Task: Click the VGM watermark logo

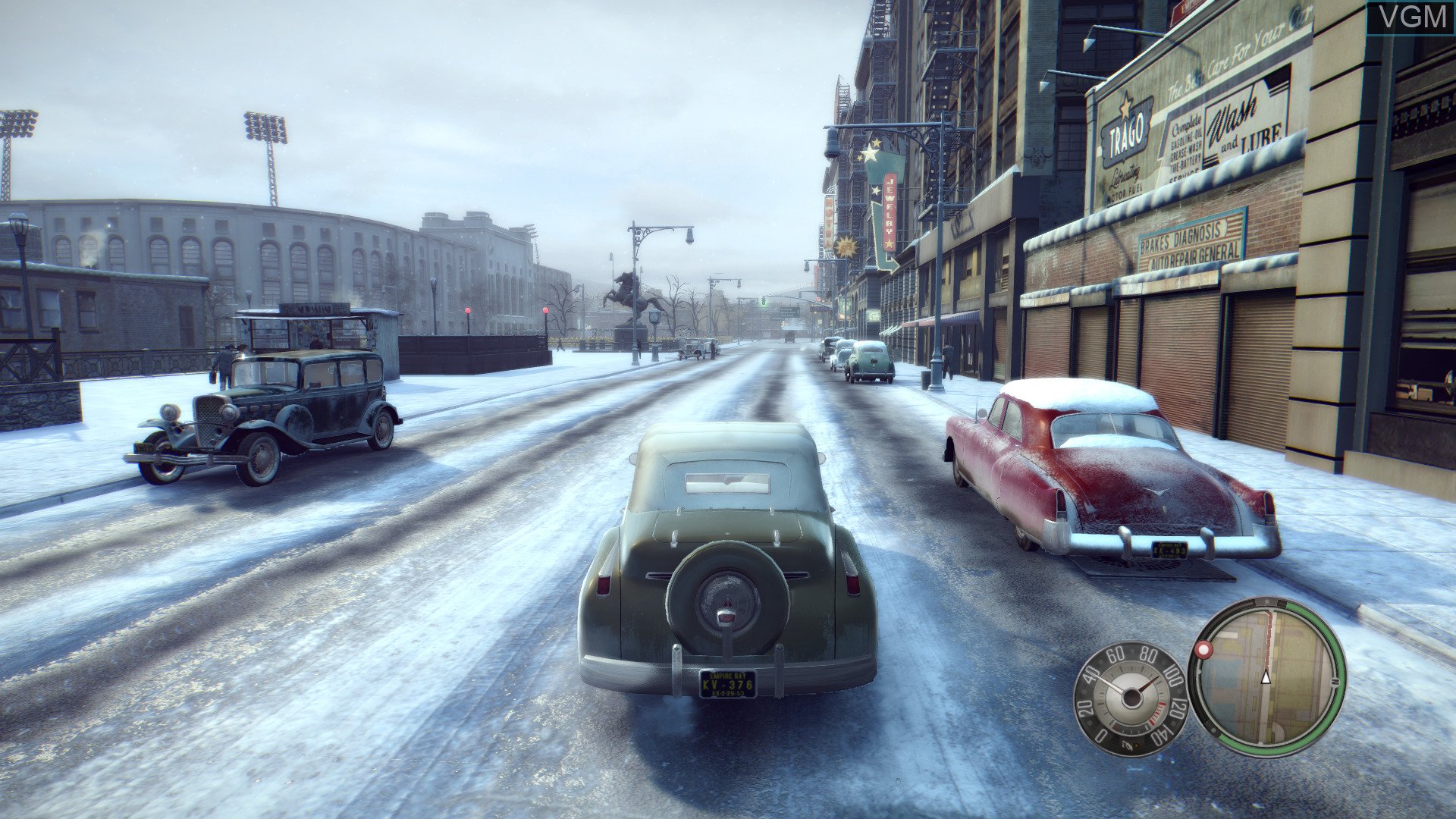Action: click(x=1410, y=17)
